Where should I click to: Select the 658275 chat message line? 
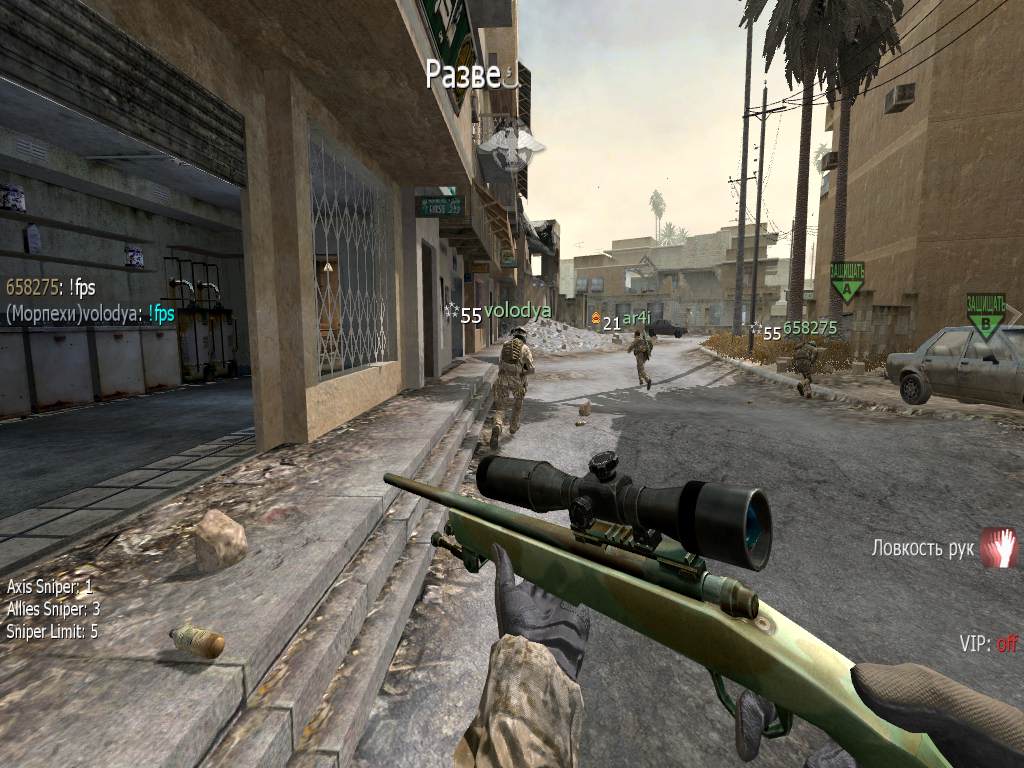51,288
